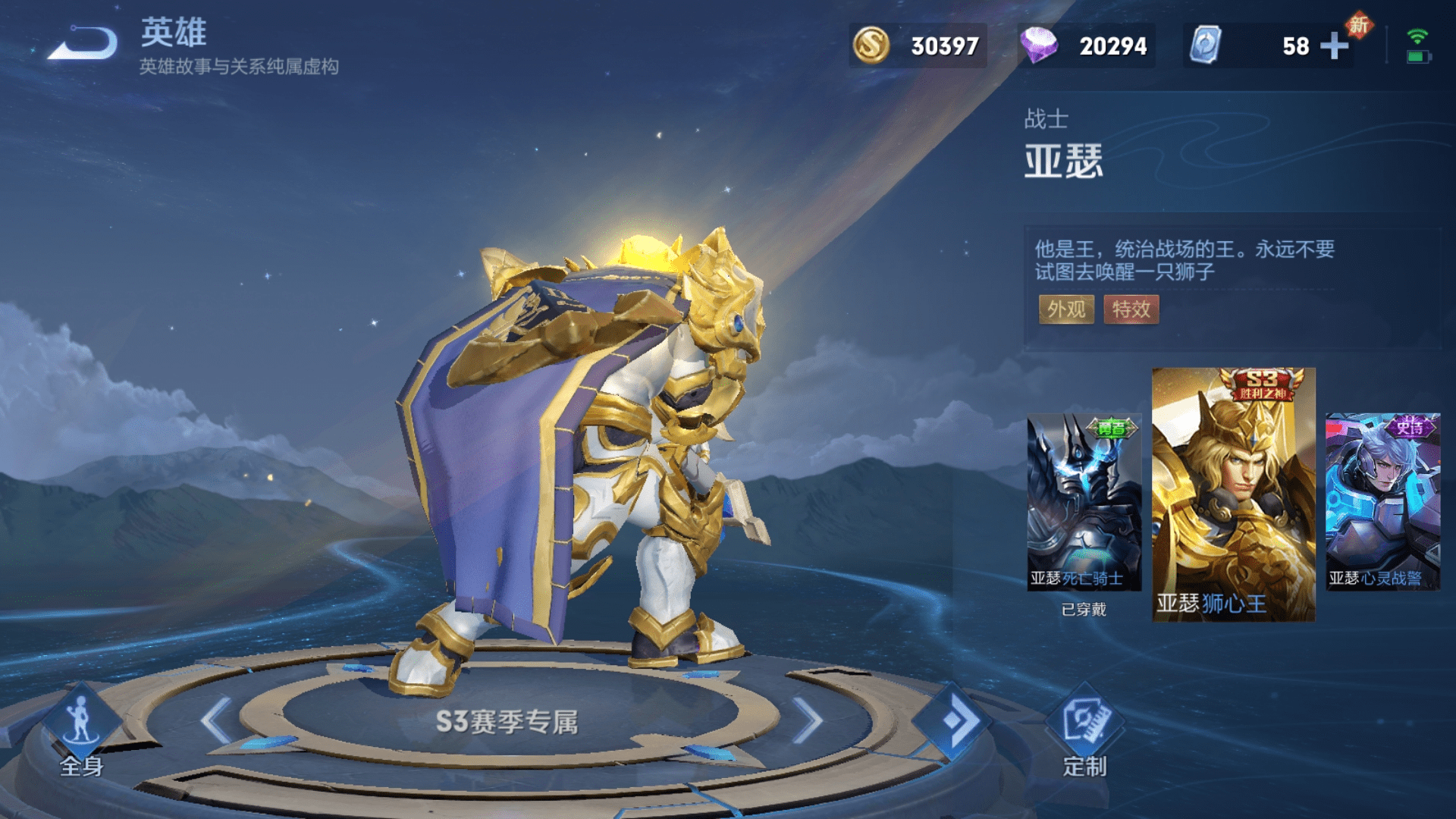Click the 特效 effects tag
The image size is (1456, 819).
[x=1131, y=309]
